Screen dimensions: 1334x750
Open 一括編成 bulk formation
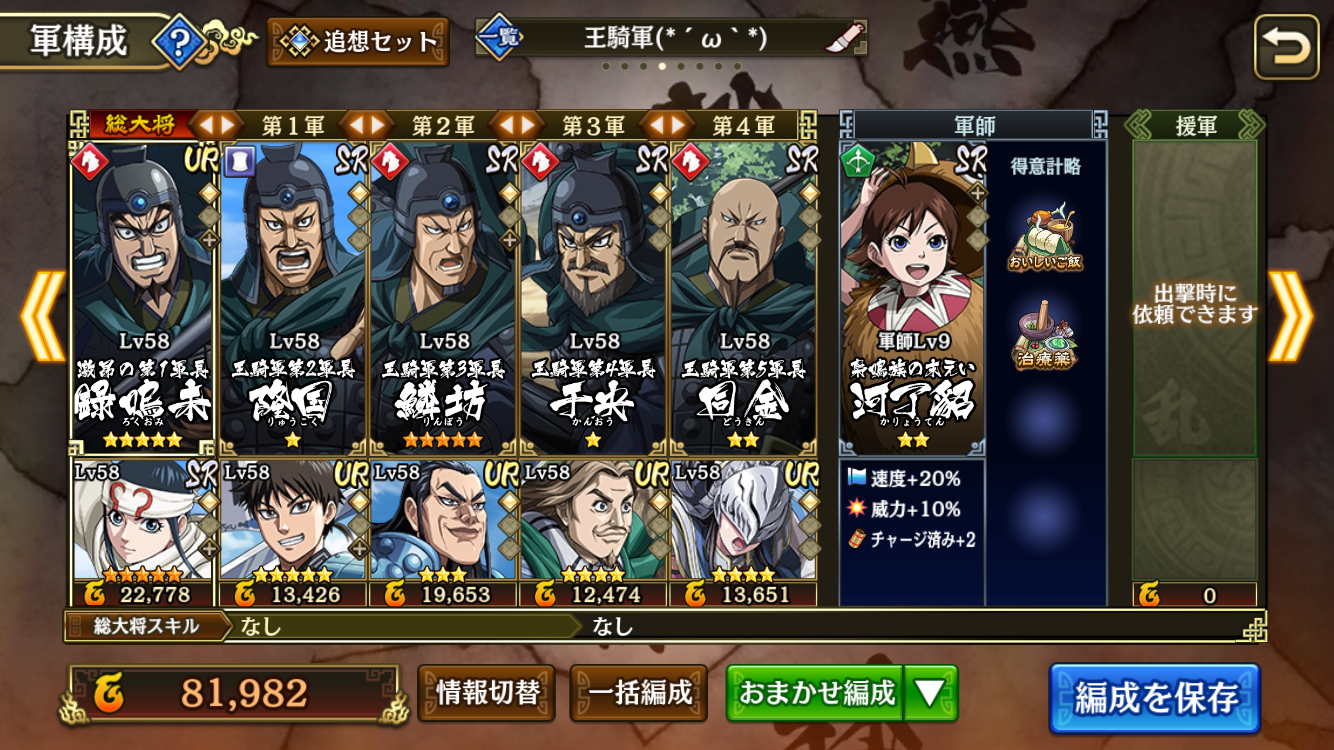coord(639,693)
